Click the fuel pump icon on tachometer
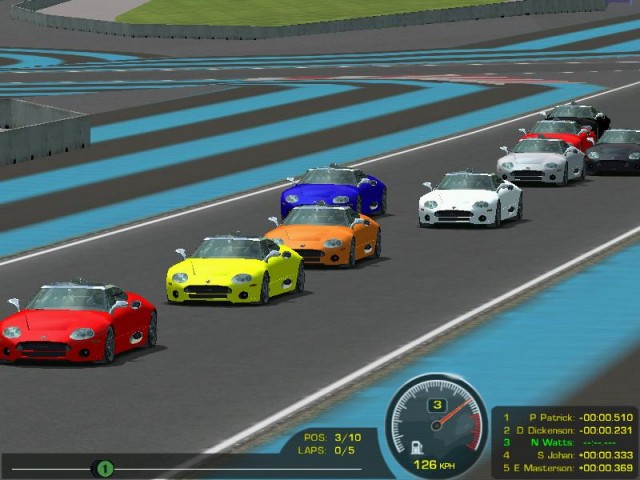640x480 pixels. 416,446
